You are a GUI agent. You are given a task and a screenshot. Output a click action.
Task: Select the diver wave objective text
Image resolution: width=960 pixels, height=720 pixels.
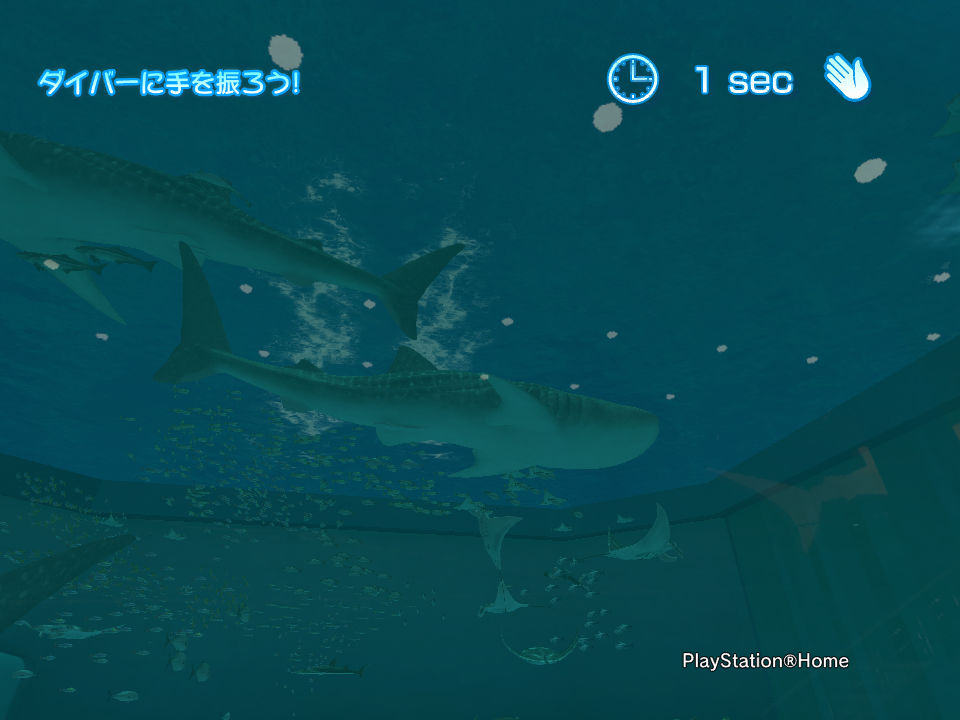[x=168, y=82]
